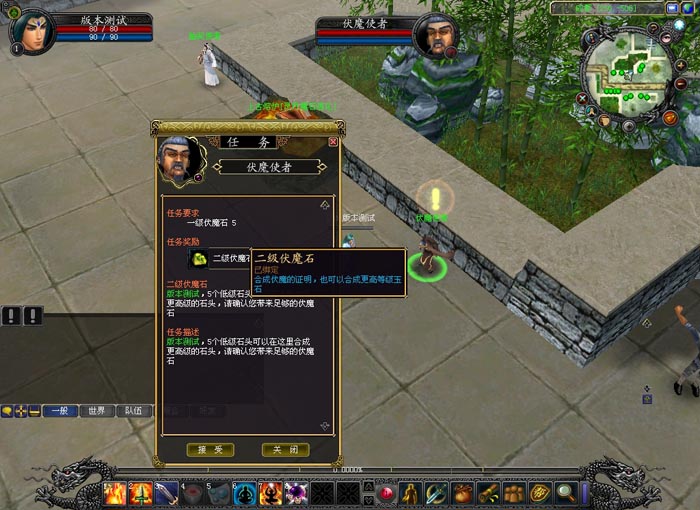The width and height of the screenshot is (700, 510).
Task: Select the 一般 chat channel tab
Action: pos(59,410)
